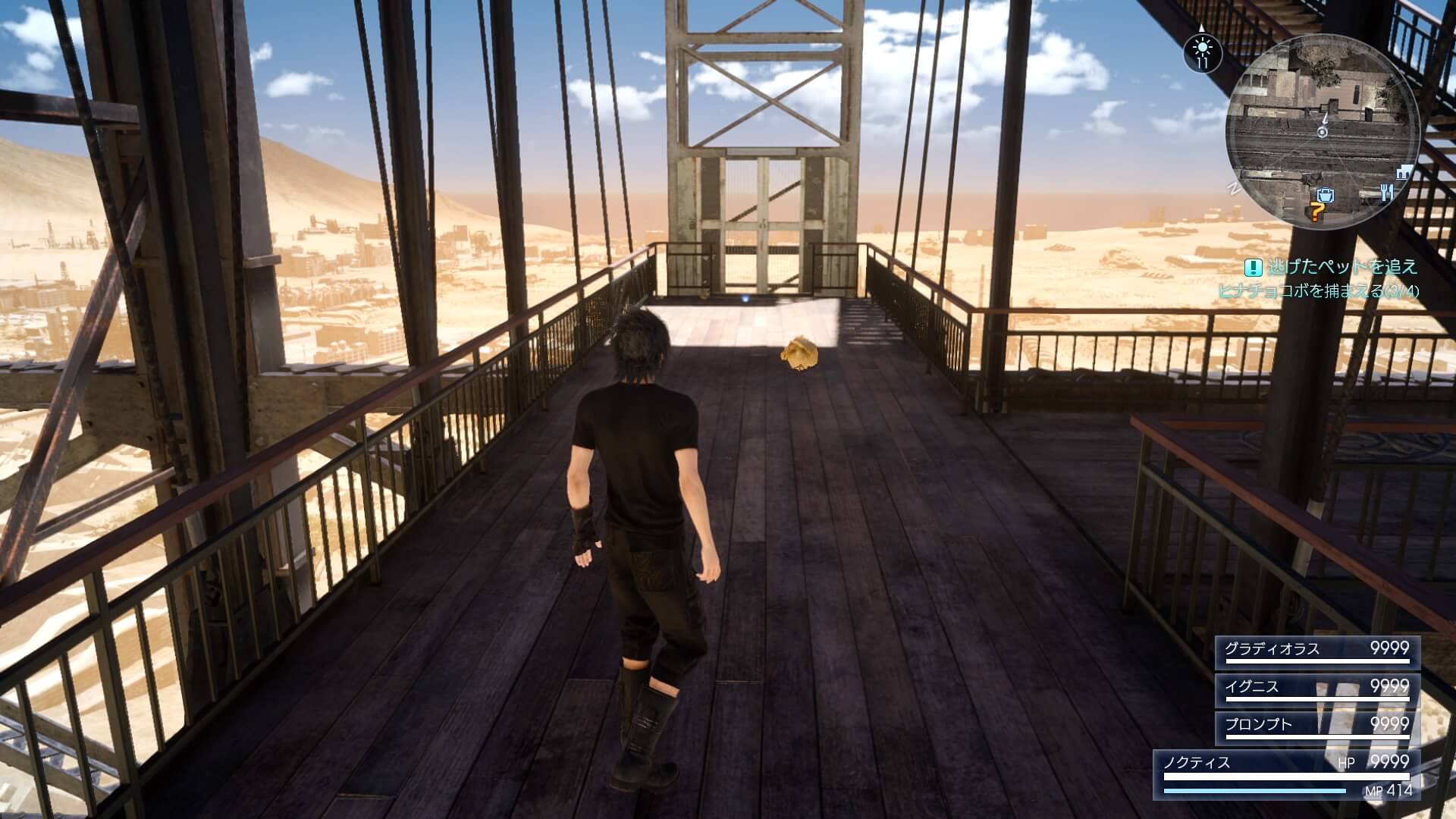Click the shop bag icon on the minimap

(x=1325, y=196)
